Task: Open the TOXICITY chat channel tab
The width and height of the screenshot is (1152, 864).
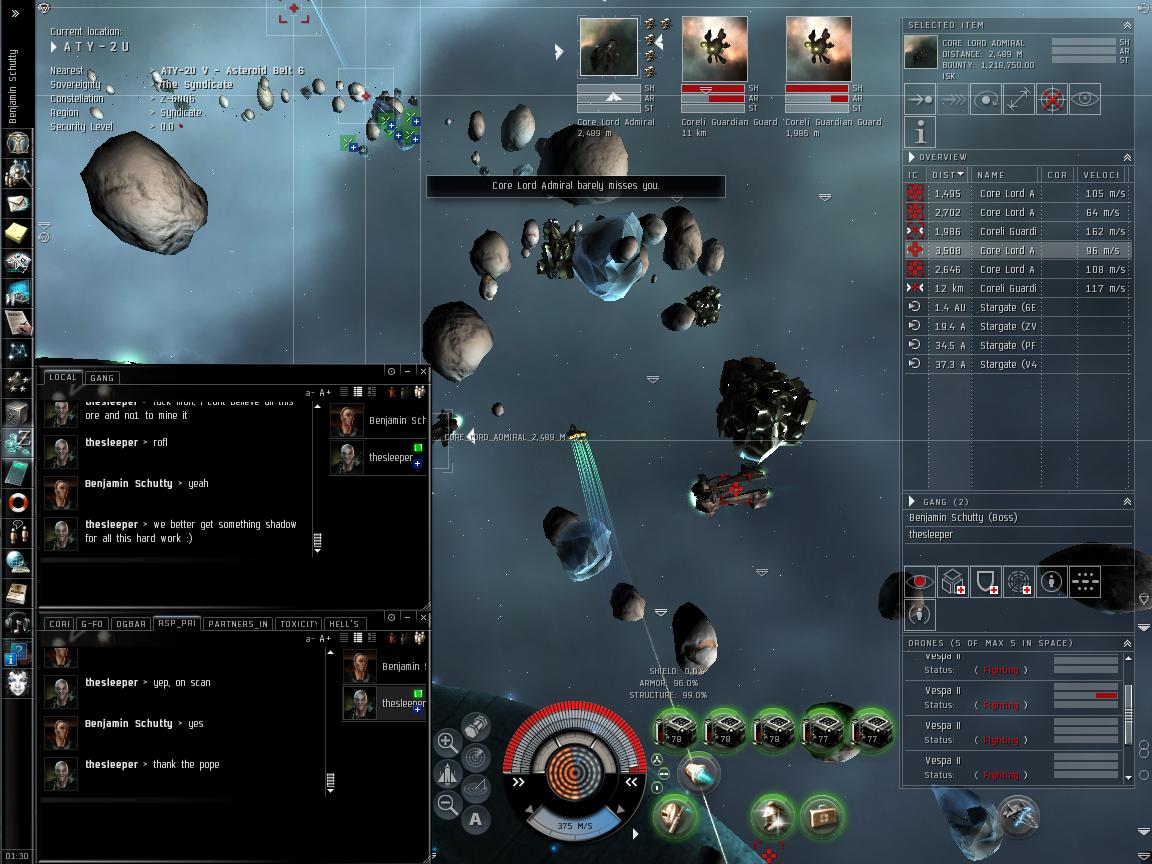Action: [298, 624]
